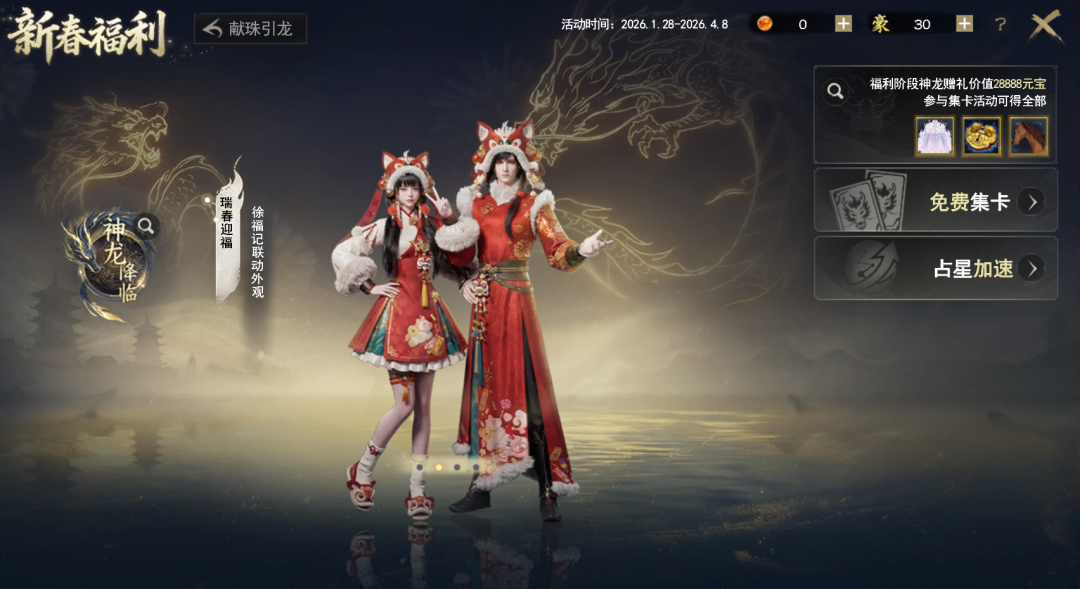Close the 新春福利 event screen
The height and width of the screenshot is (589, 1080).
(1045, 25)
